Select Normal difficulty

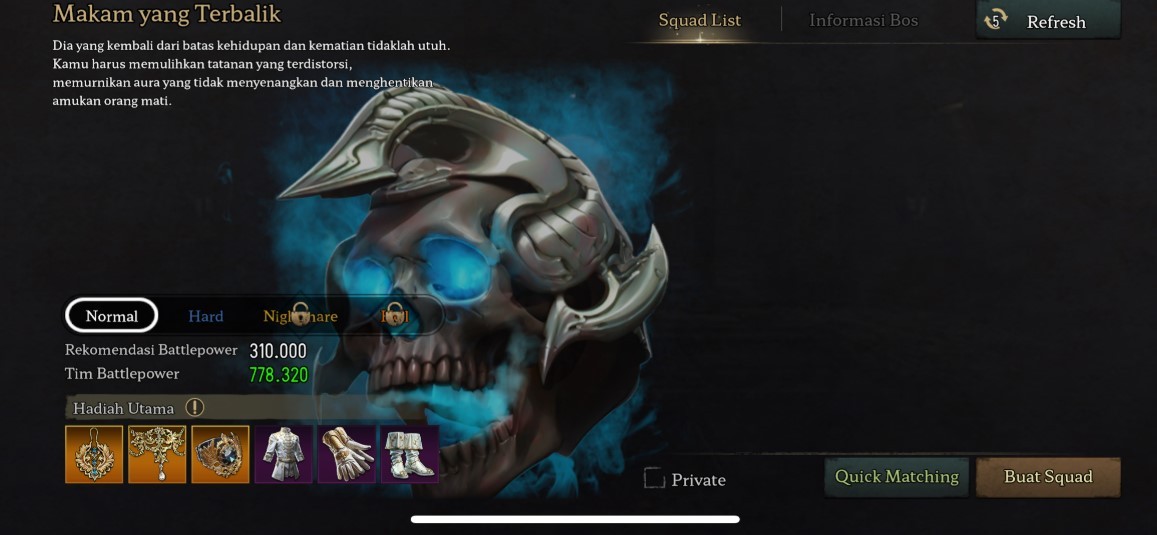pos(112,316)
